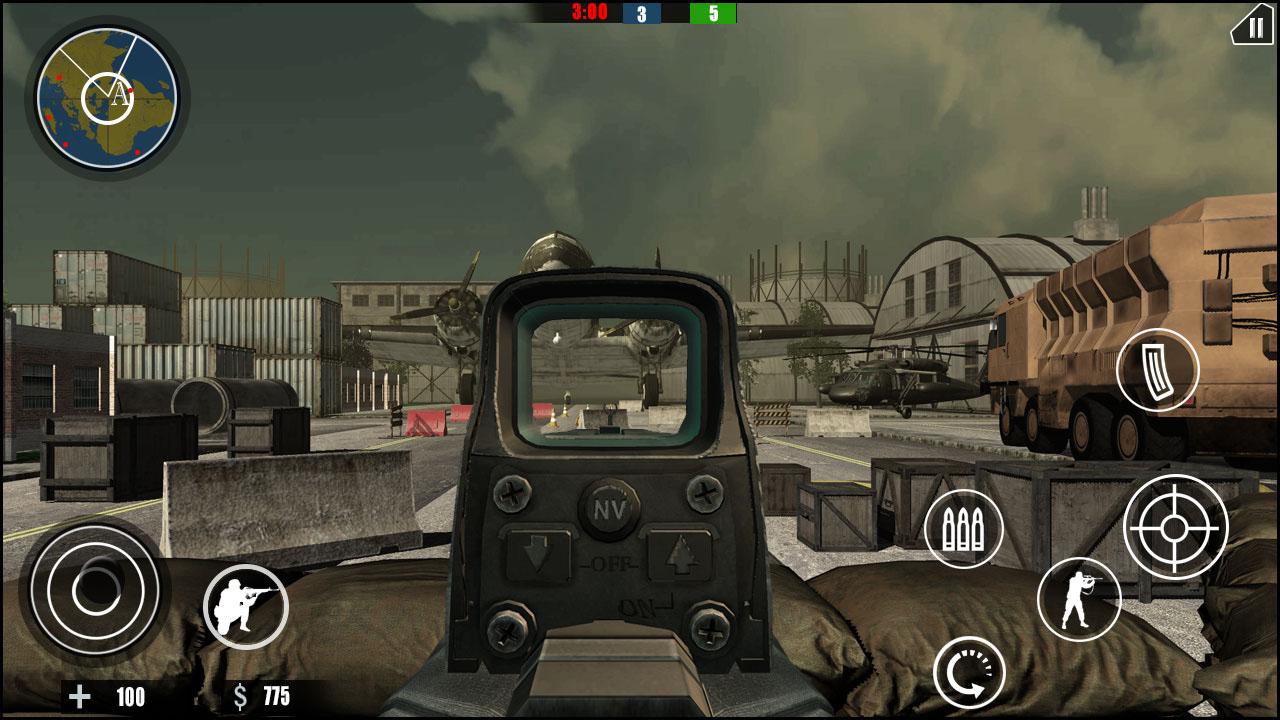Tap the down-arrow OFF switch on the scope
1280x720 pixels.
click(539, 556)
